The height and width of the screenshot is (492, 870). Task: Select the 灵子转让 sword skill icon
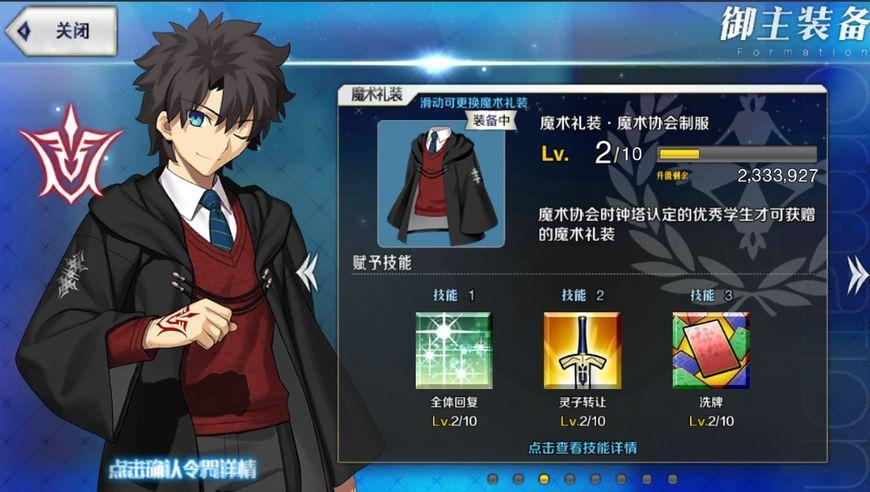582,350
